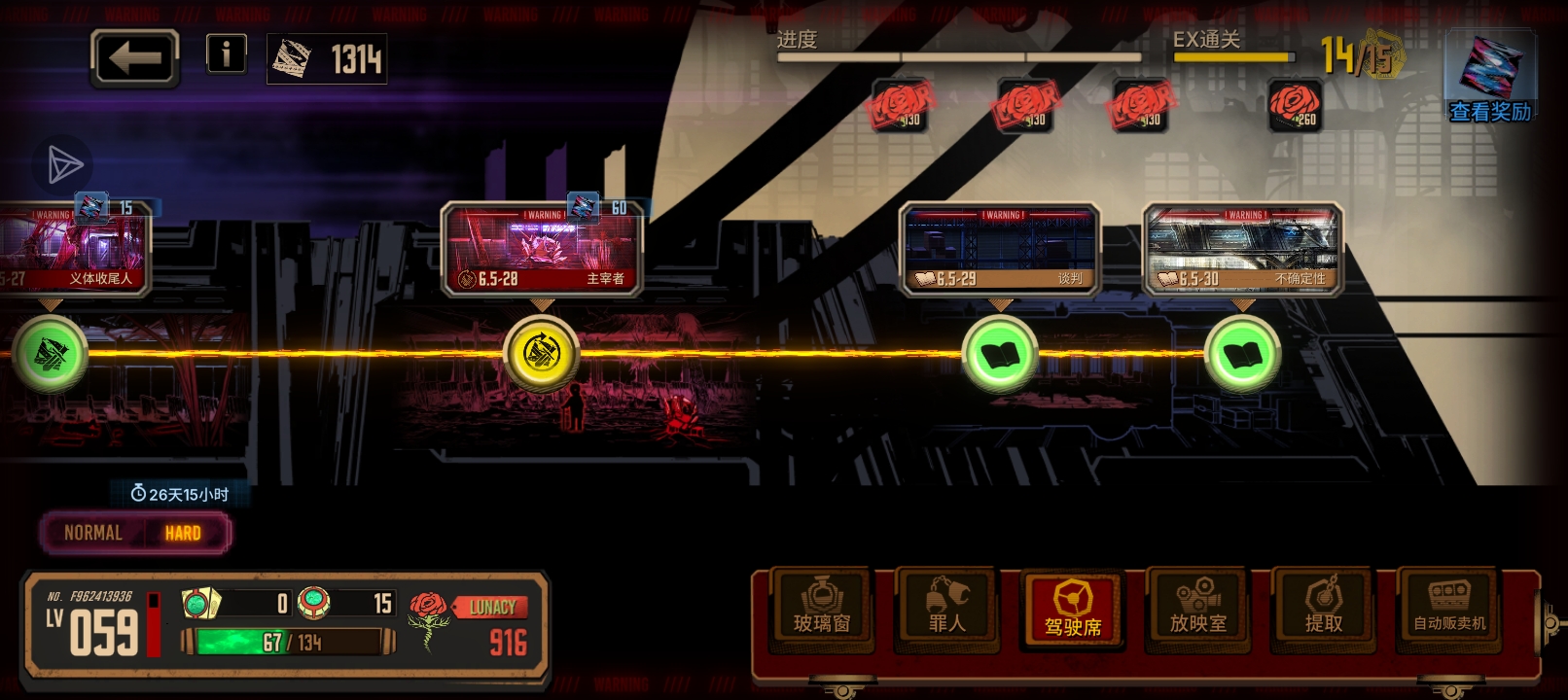Open stage 6.5-30 不确定性 card

(x=1242, y=250)
